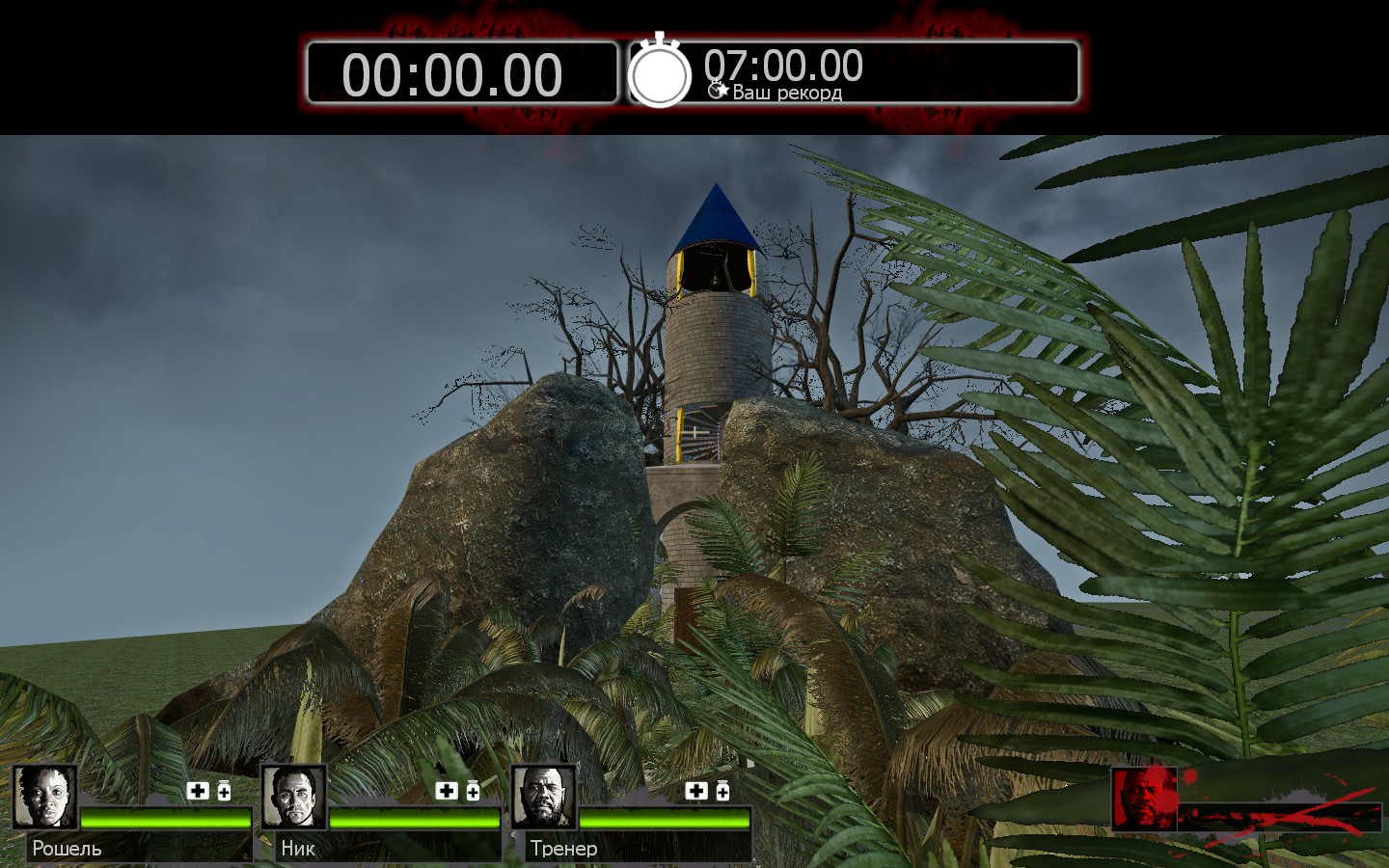Screen dimensions: 1389x868
Task: Click the stopwatch icon between timers
Action: pyautogui.click(x=660, y=72)
